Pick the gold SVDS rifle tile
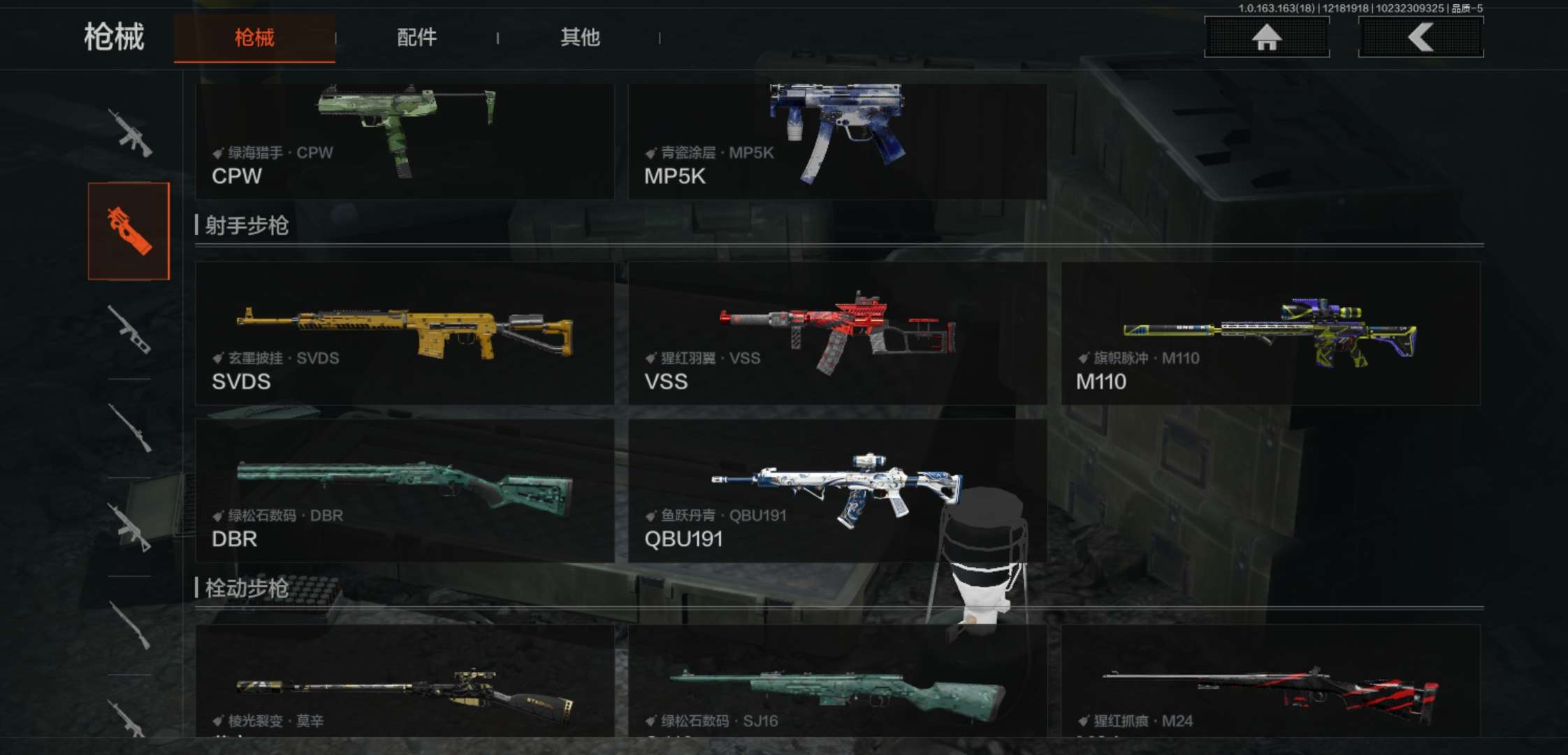 point(405,333)
